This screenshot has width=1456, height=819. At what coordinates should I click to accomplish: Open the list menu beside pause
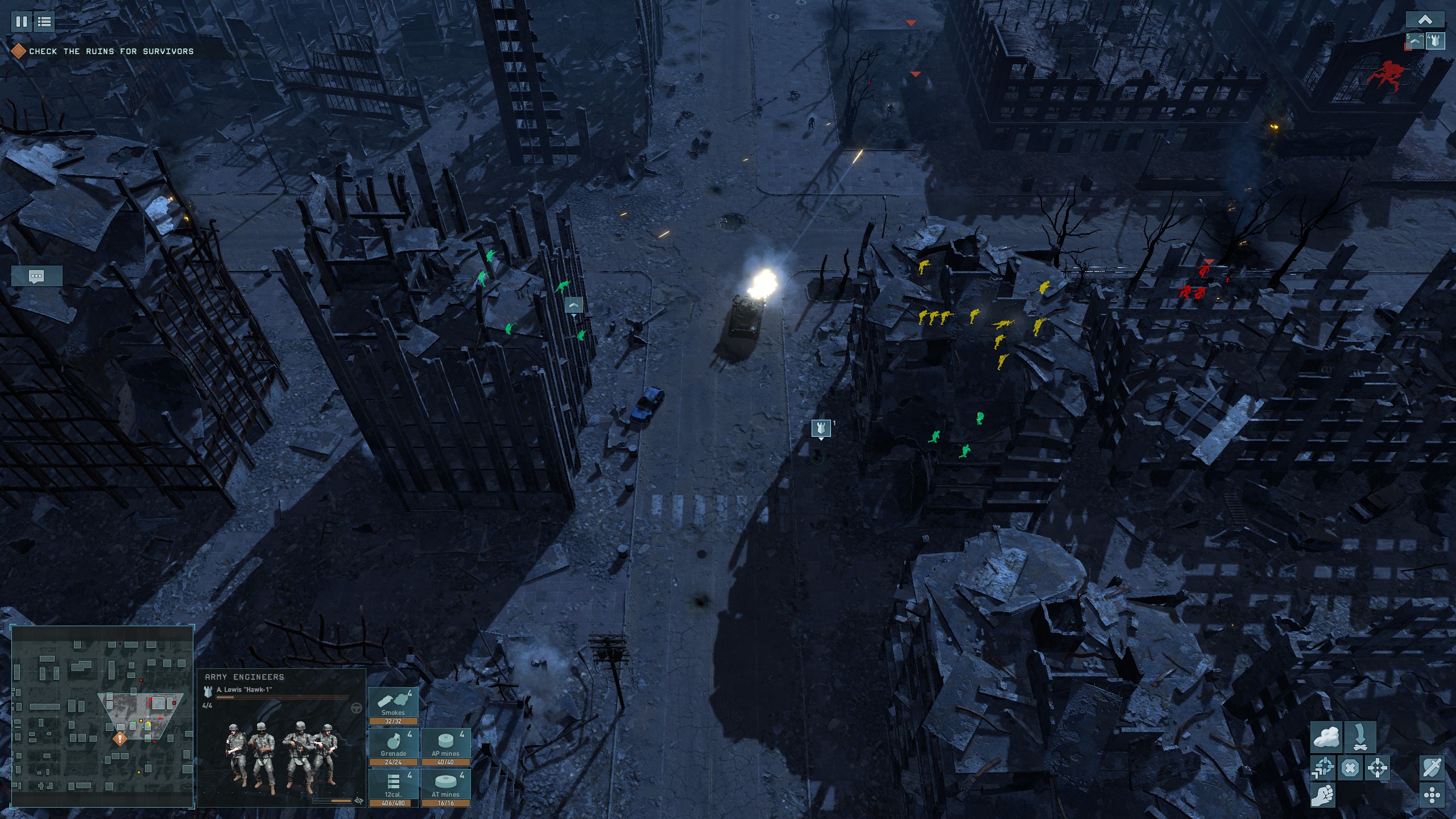[x=44, y=22]
